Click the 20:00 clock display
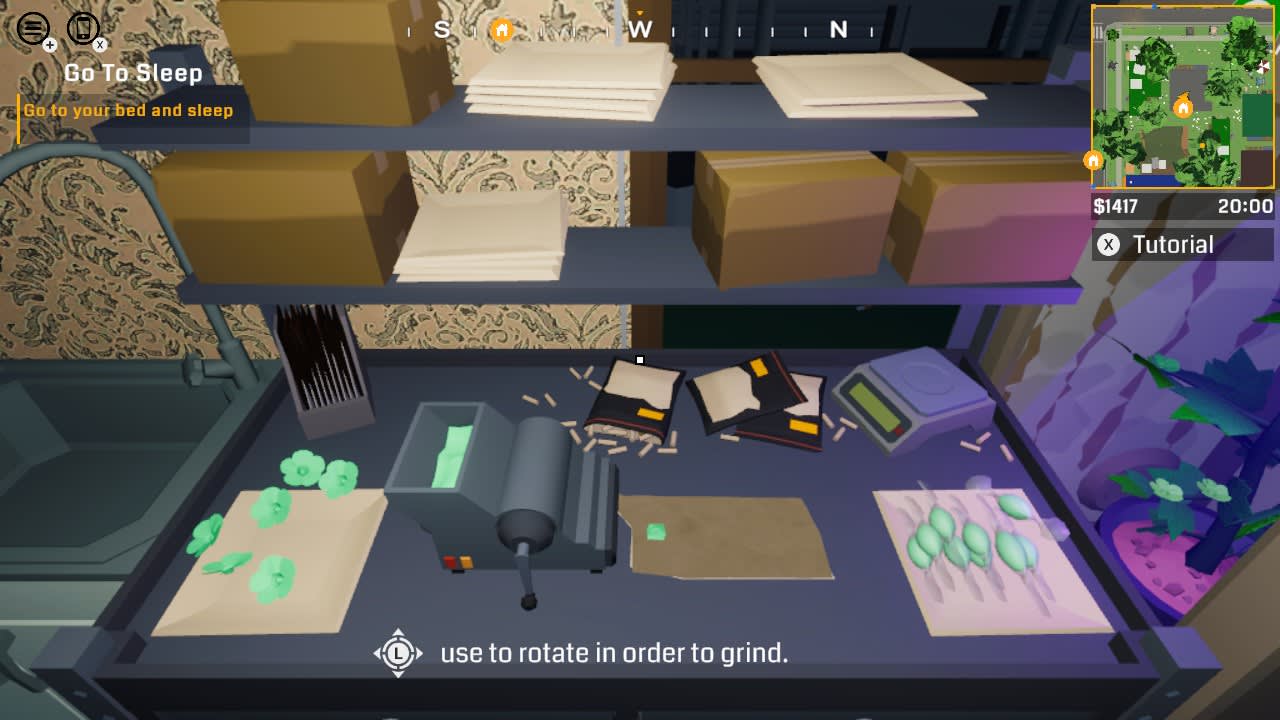The height and width of the screenshot is (720, 1280). click(x=1246, y=207)
